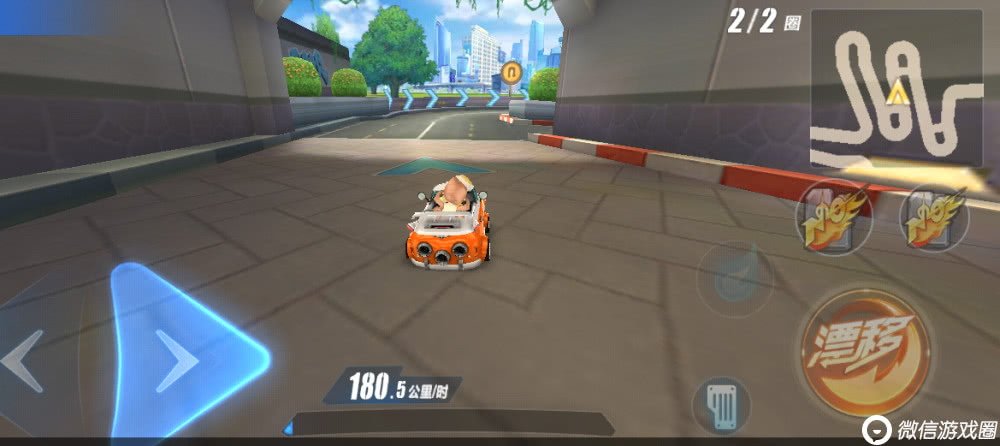
Task: Hit the brake pedal button
Action: coord(720,404)
